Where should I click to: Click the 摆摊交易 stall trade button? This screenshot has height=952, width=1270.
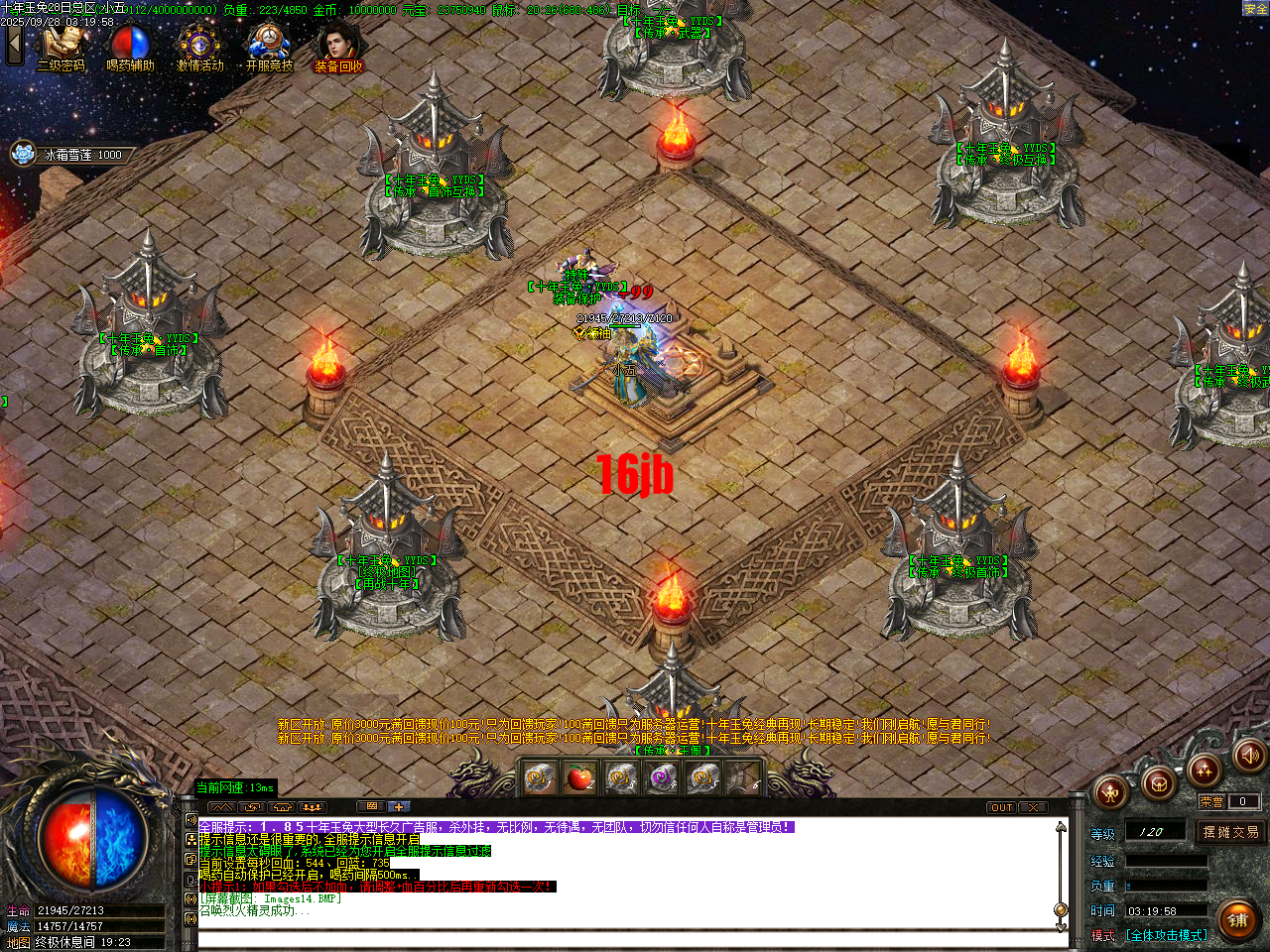pos(1232,833)
